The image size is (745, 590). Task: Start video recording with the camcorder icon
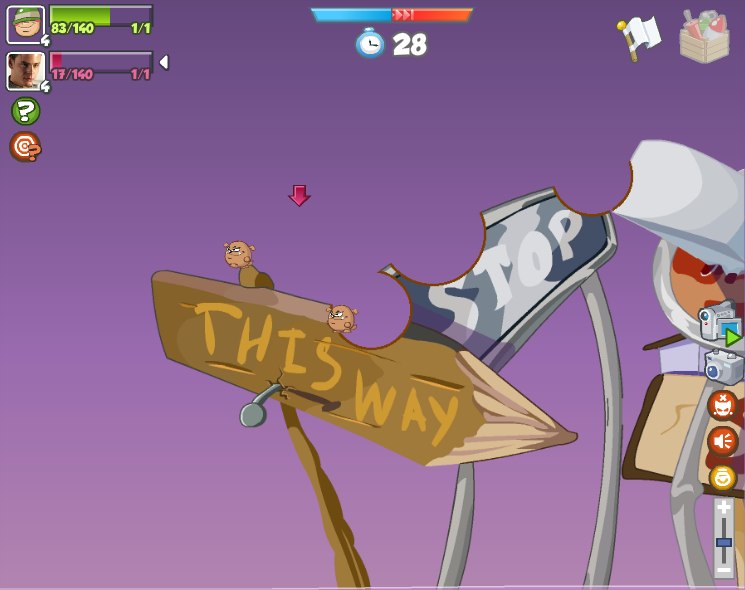(720, 325)
